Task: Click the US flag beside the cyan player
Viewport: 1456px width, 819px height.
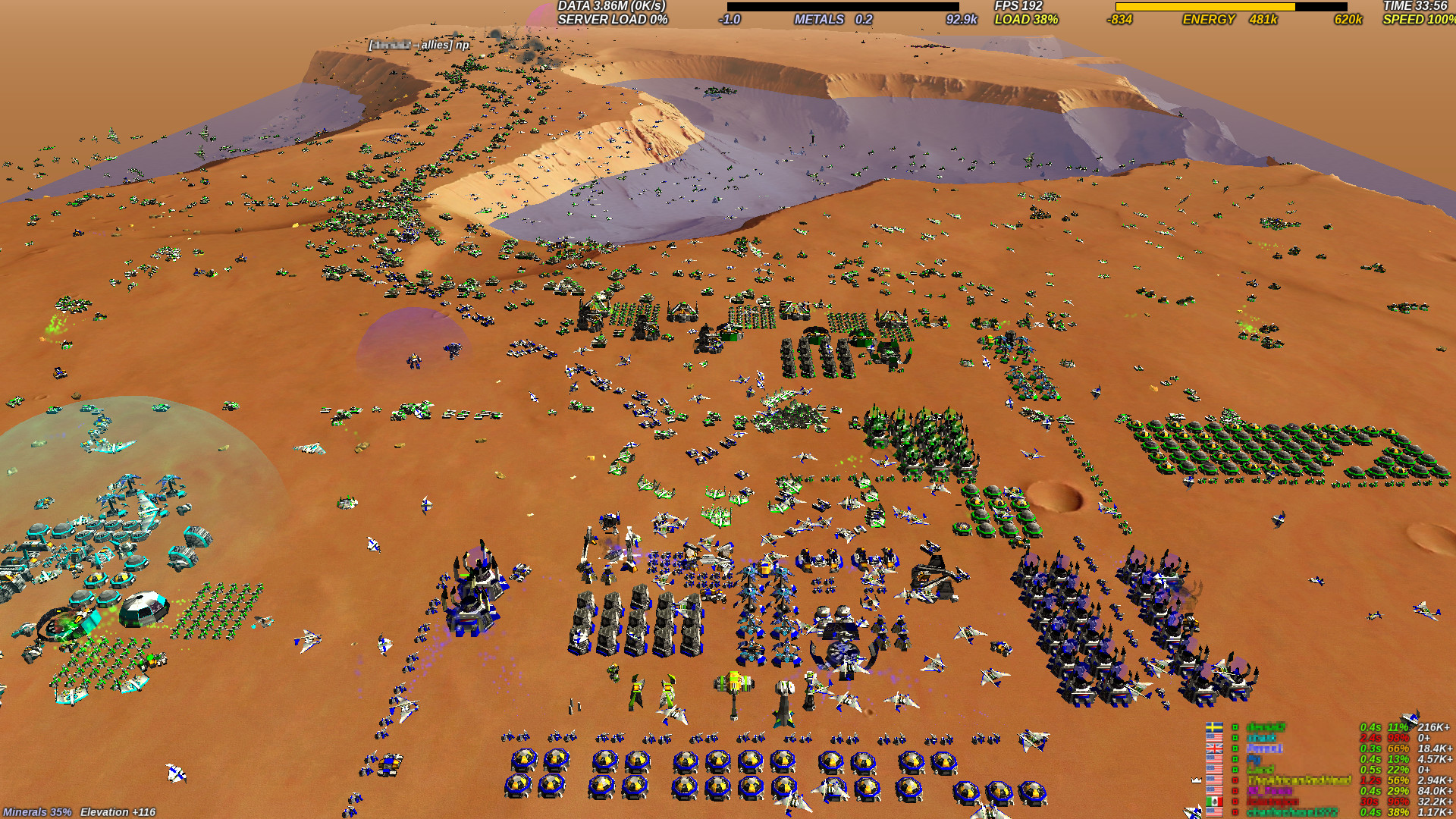Action: (x=1214, y=738)
